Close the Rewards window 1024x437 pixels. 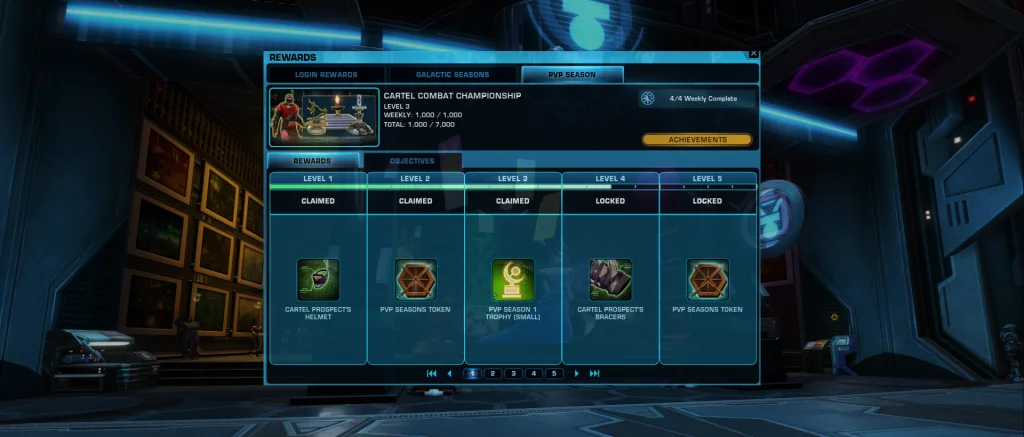click(753, 54)
